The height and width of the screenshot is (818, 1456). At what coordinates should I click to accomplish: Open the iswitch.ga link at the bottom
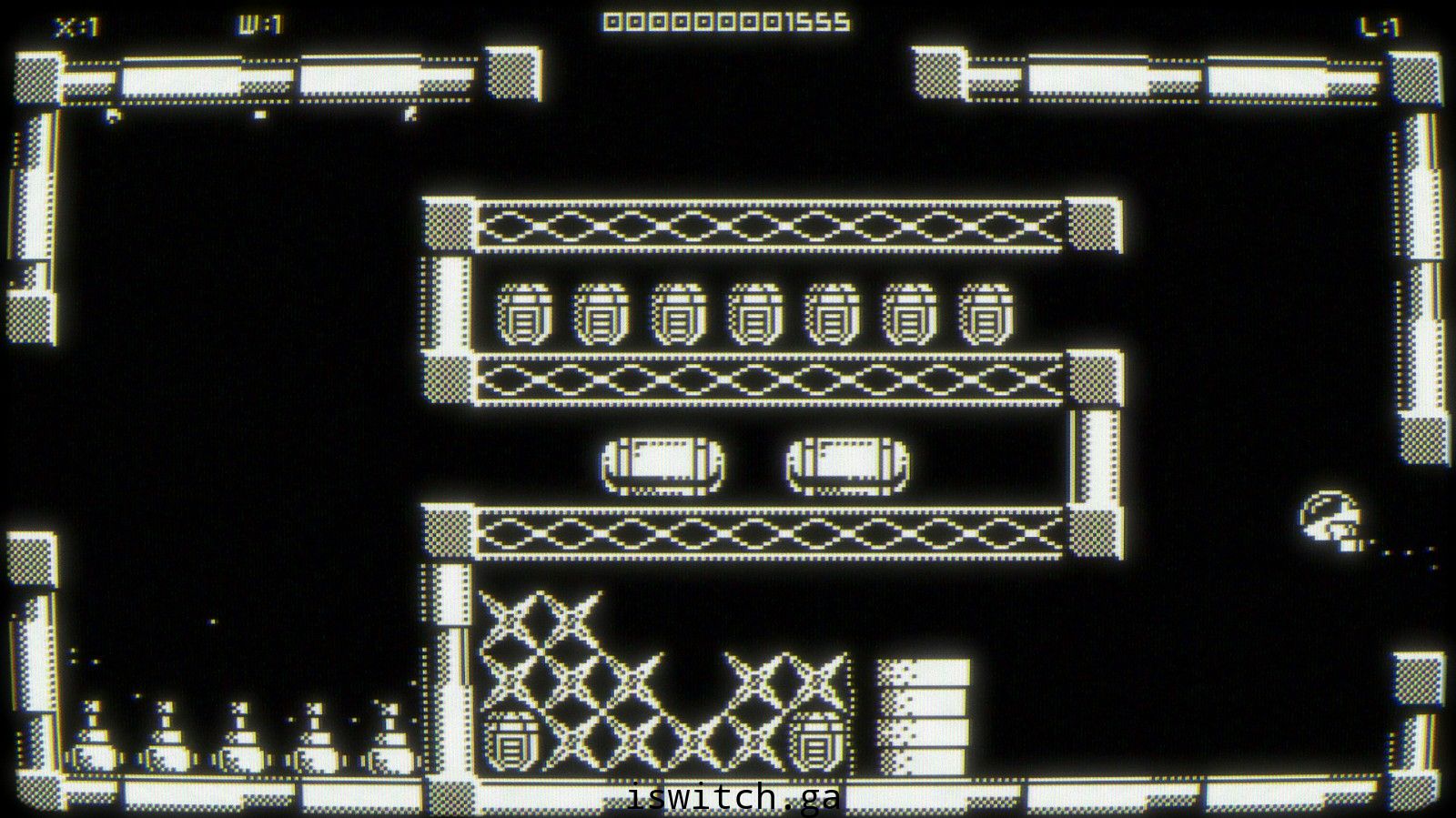click(732, 798)
